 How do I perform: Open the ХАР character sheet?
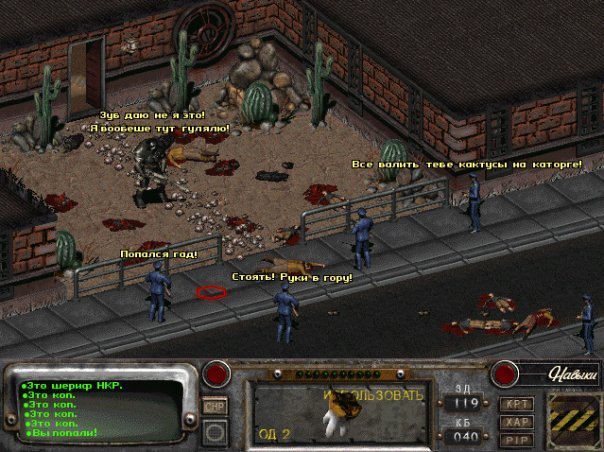516,421
